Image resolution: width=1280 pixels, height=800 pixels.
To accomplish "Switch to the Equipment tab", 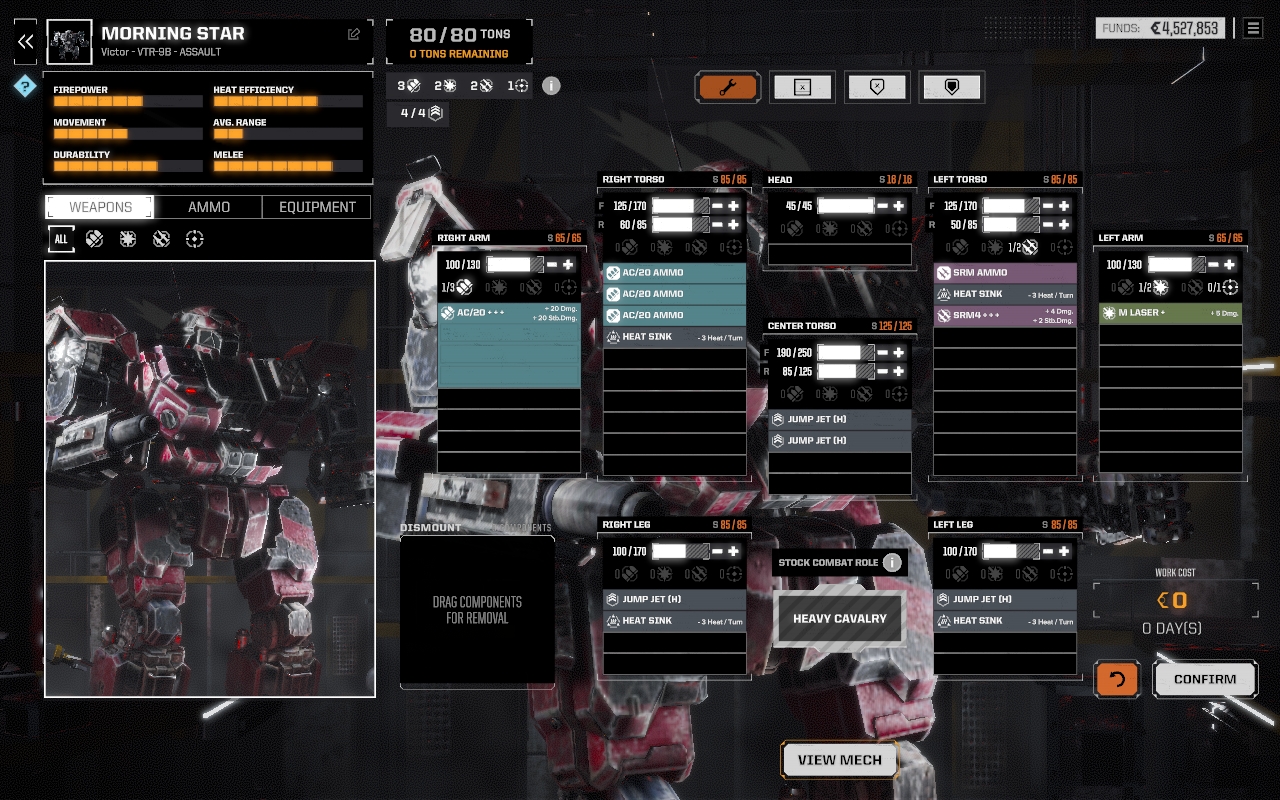I will coord(317,207).
